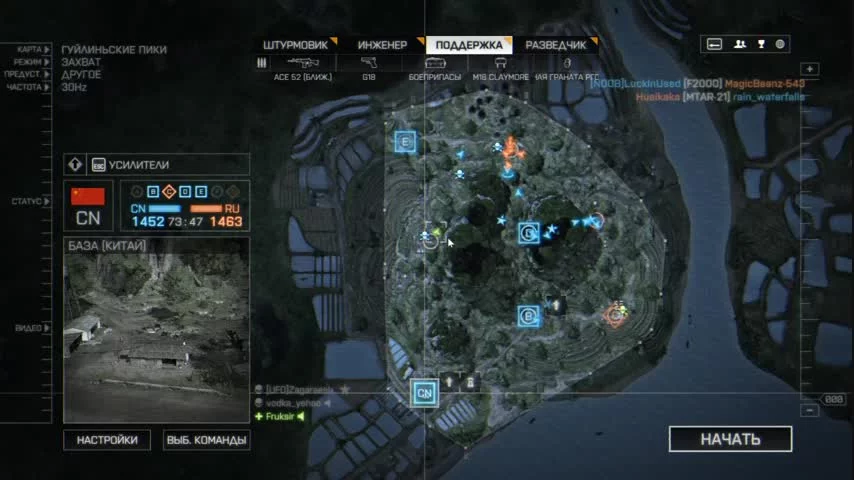Switch to the Разведчик class tab
Viewport: 854px width, 480px height.
pyautogui.click(x=556, y=45)
